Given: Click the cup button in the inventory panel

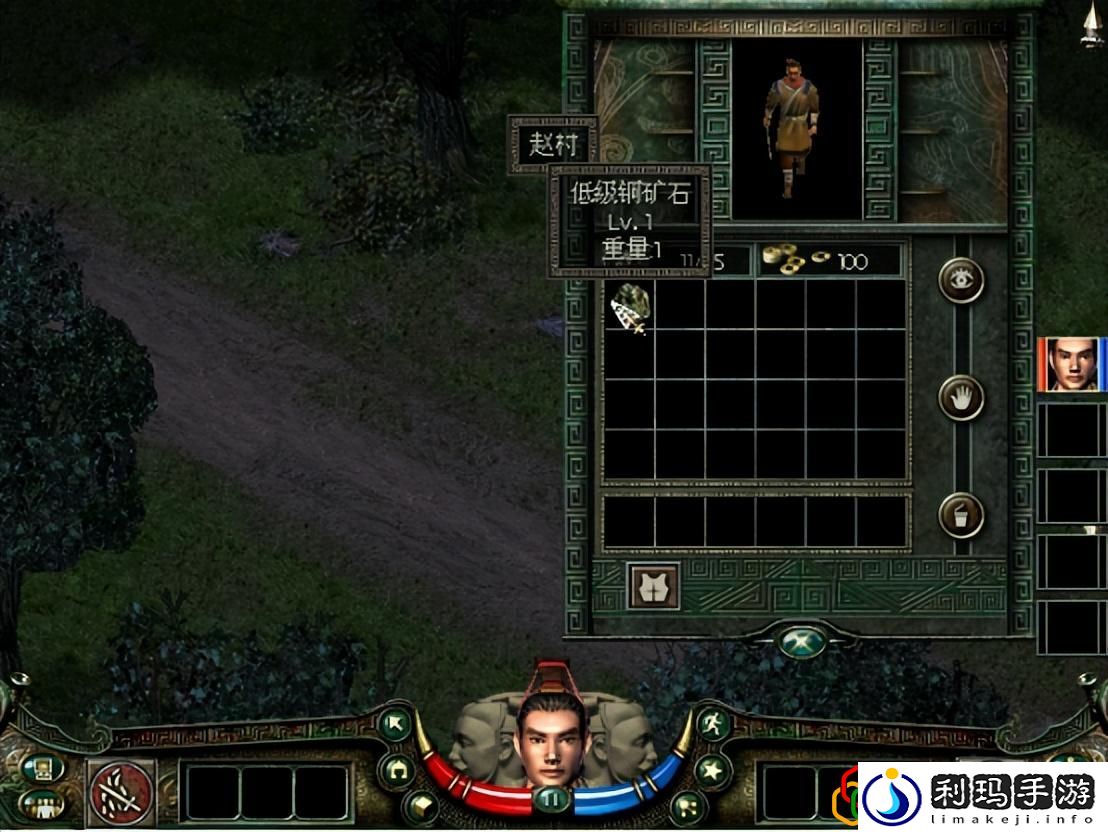Looking at the screenshot, I should [961, 516].
